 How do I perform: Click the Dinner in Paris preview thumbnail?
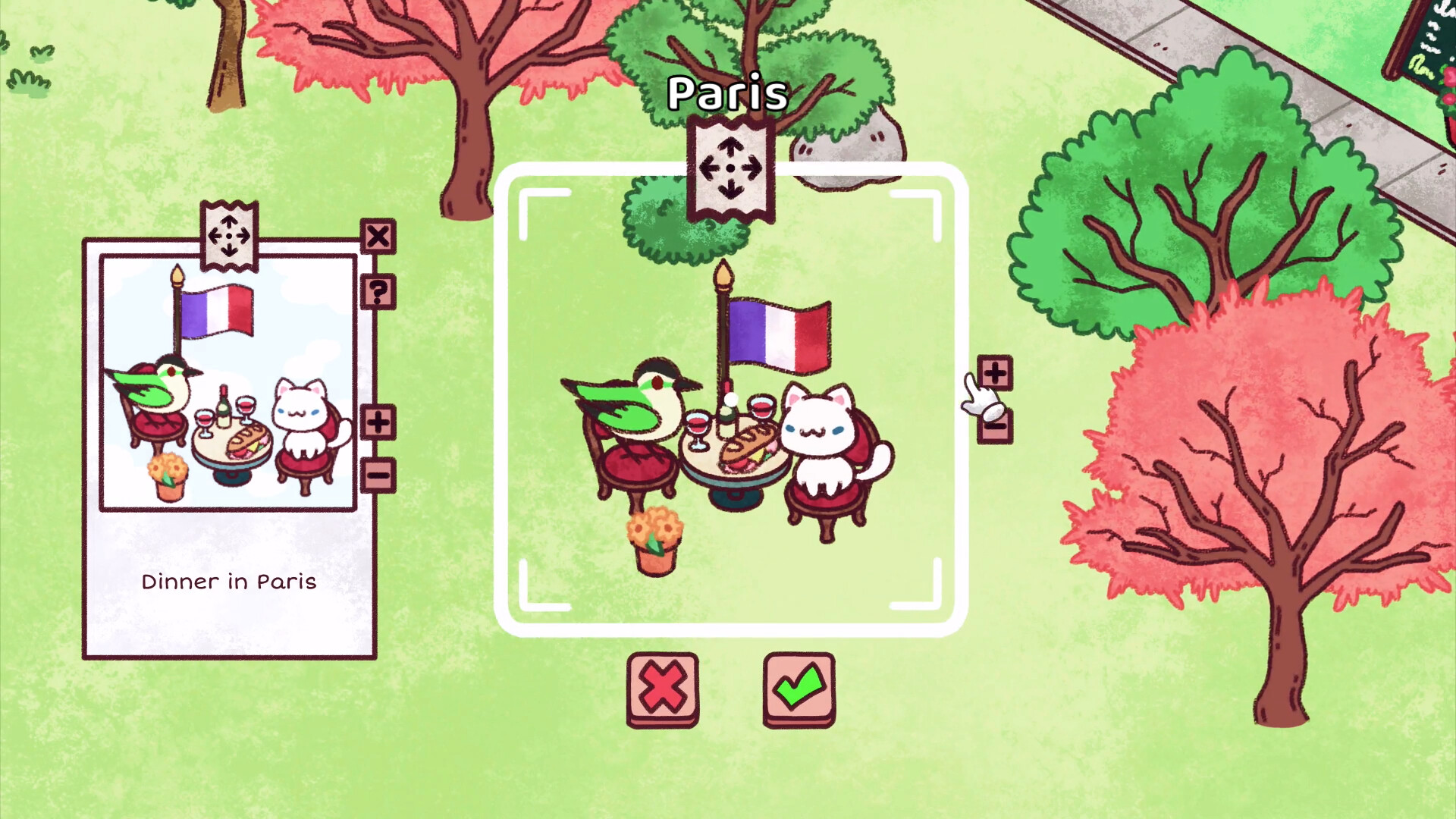click(227, 381)
